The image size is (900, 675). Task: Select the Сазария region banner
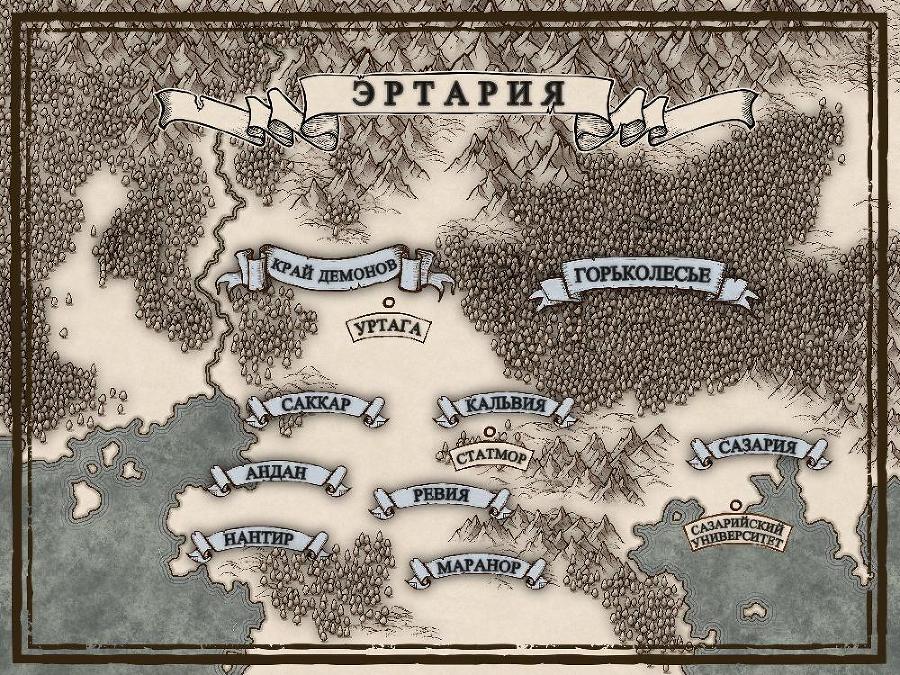tap(758, 448)
